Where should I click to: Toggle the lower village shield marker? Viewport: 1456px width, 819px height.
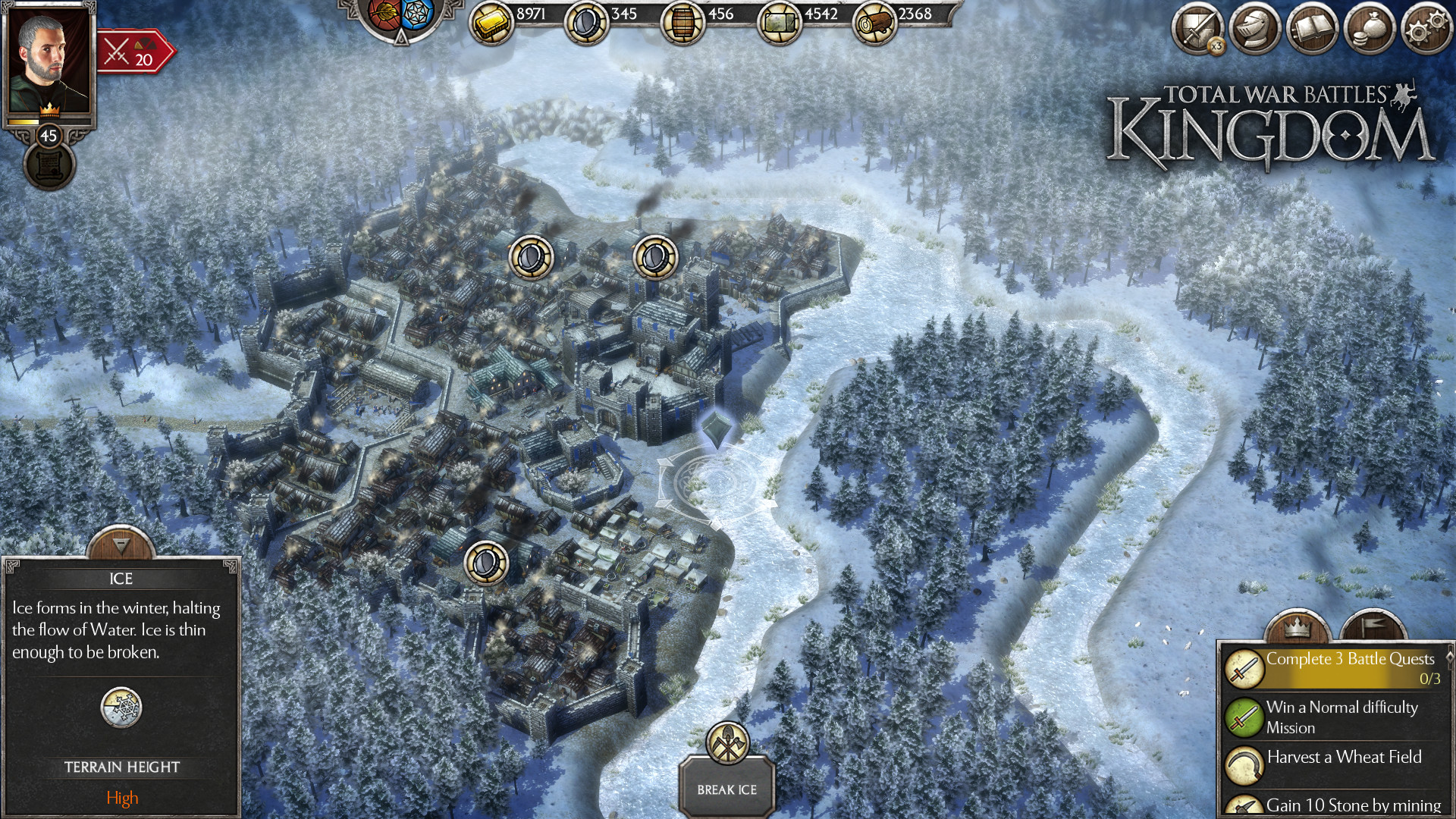(486, 561)
